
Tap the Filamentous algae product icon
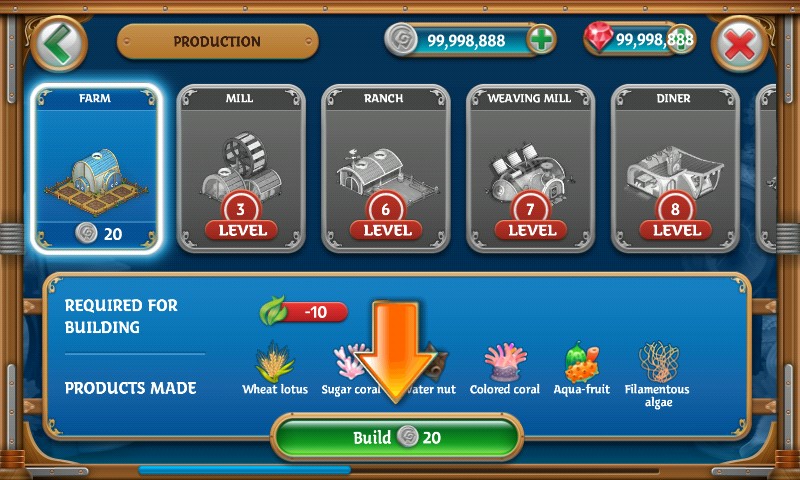pyautogui.click(x=657, y=362)
